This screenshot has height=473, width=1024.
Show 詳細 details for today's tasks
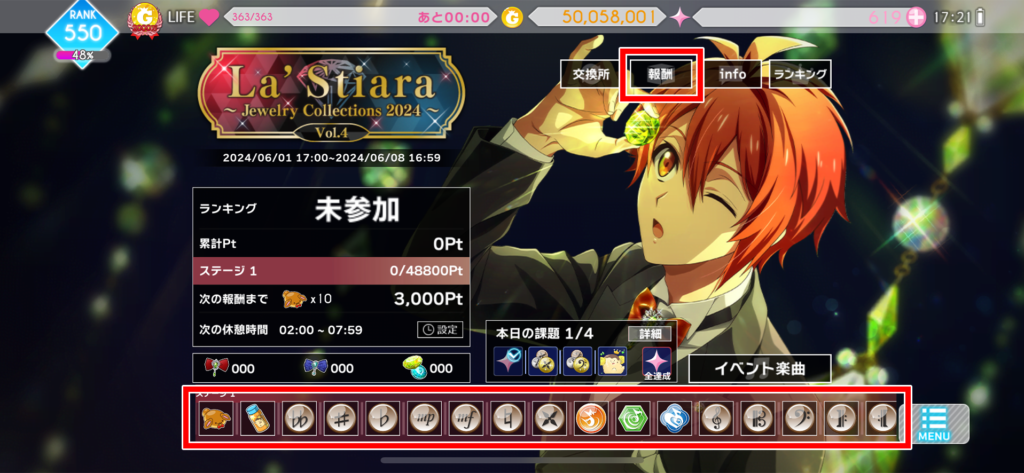[650, 334]
